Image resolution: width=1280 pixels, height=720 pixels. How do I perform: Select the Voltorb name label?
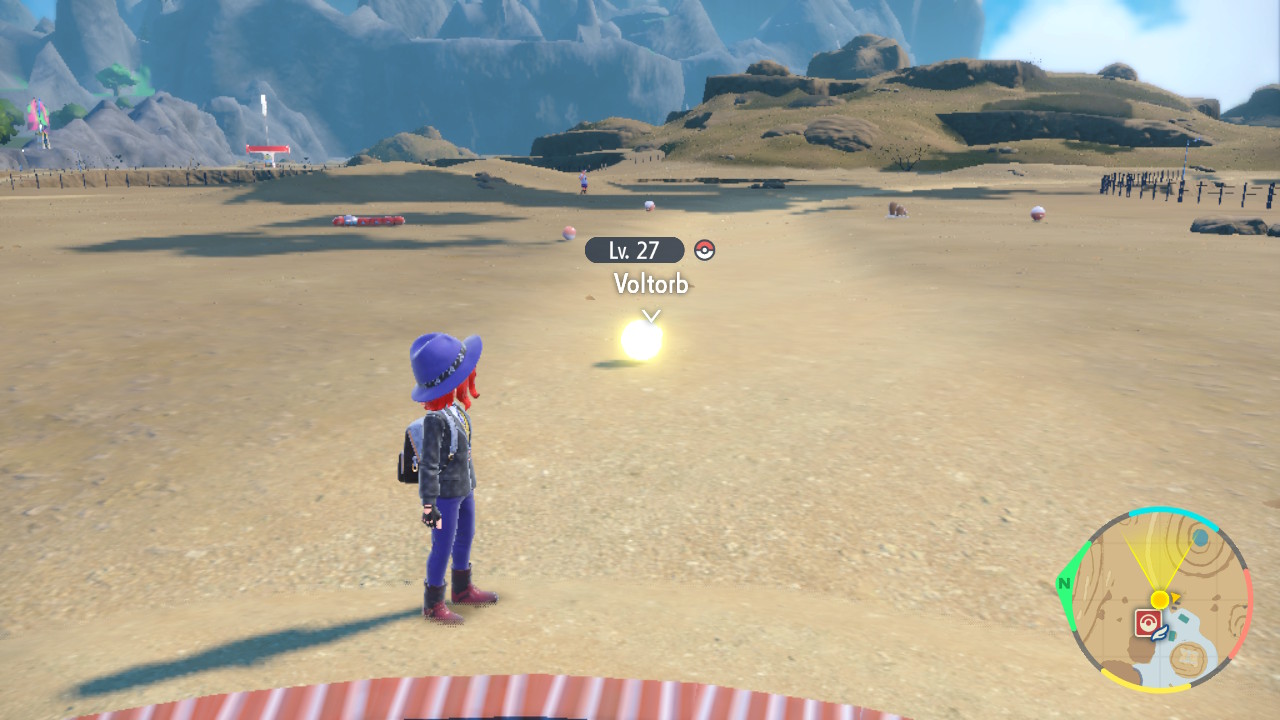point(650,285)
